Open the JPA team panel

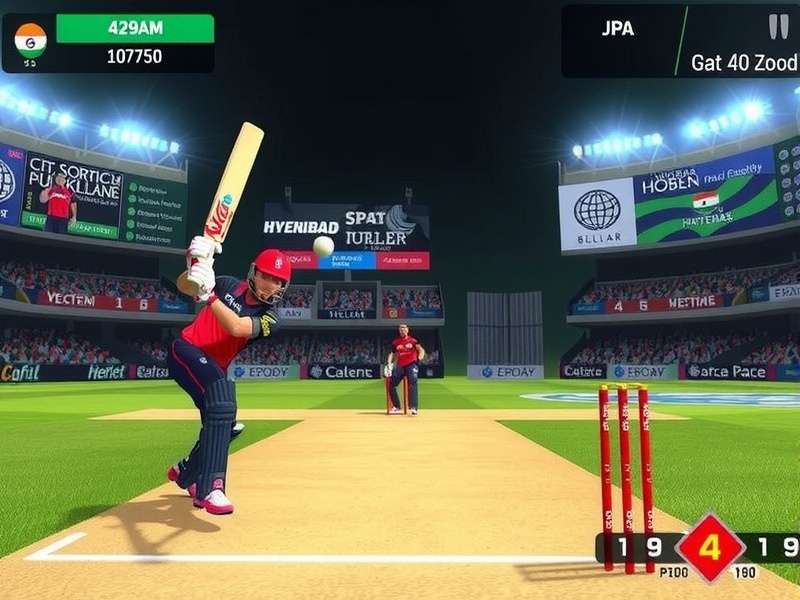[x=618, y=29]
